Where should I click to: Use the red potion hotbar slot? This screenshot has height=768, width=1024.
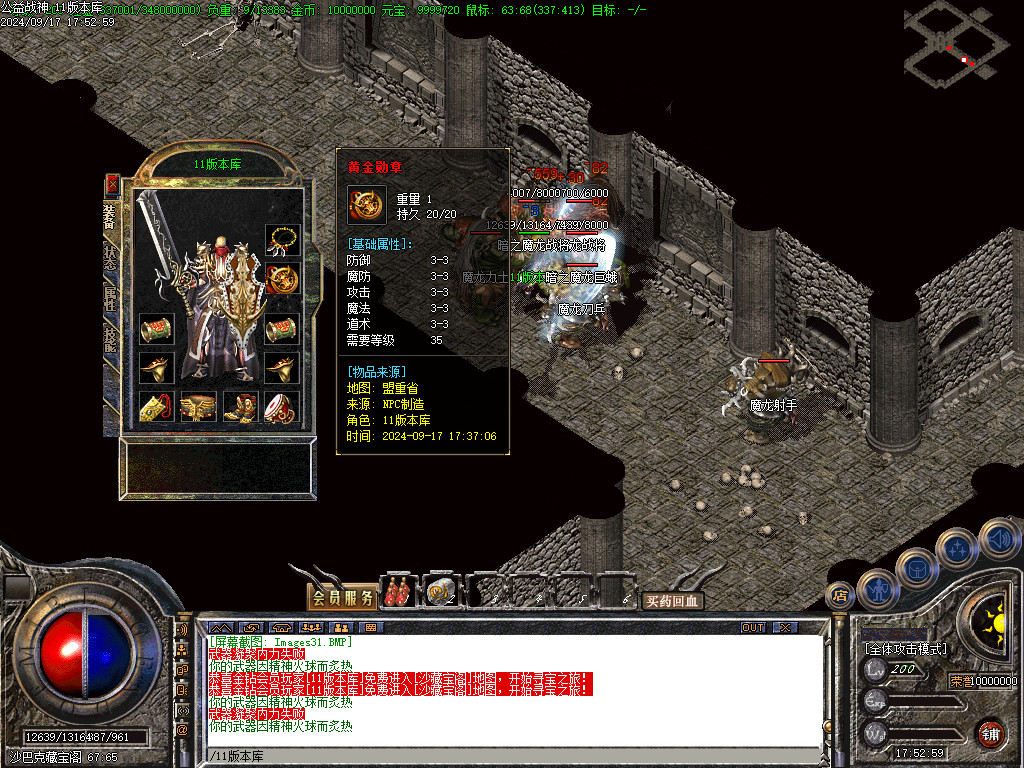point(399,592)
